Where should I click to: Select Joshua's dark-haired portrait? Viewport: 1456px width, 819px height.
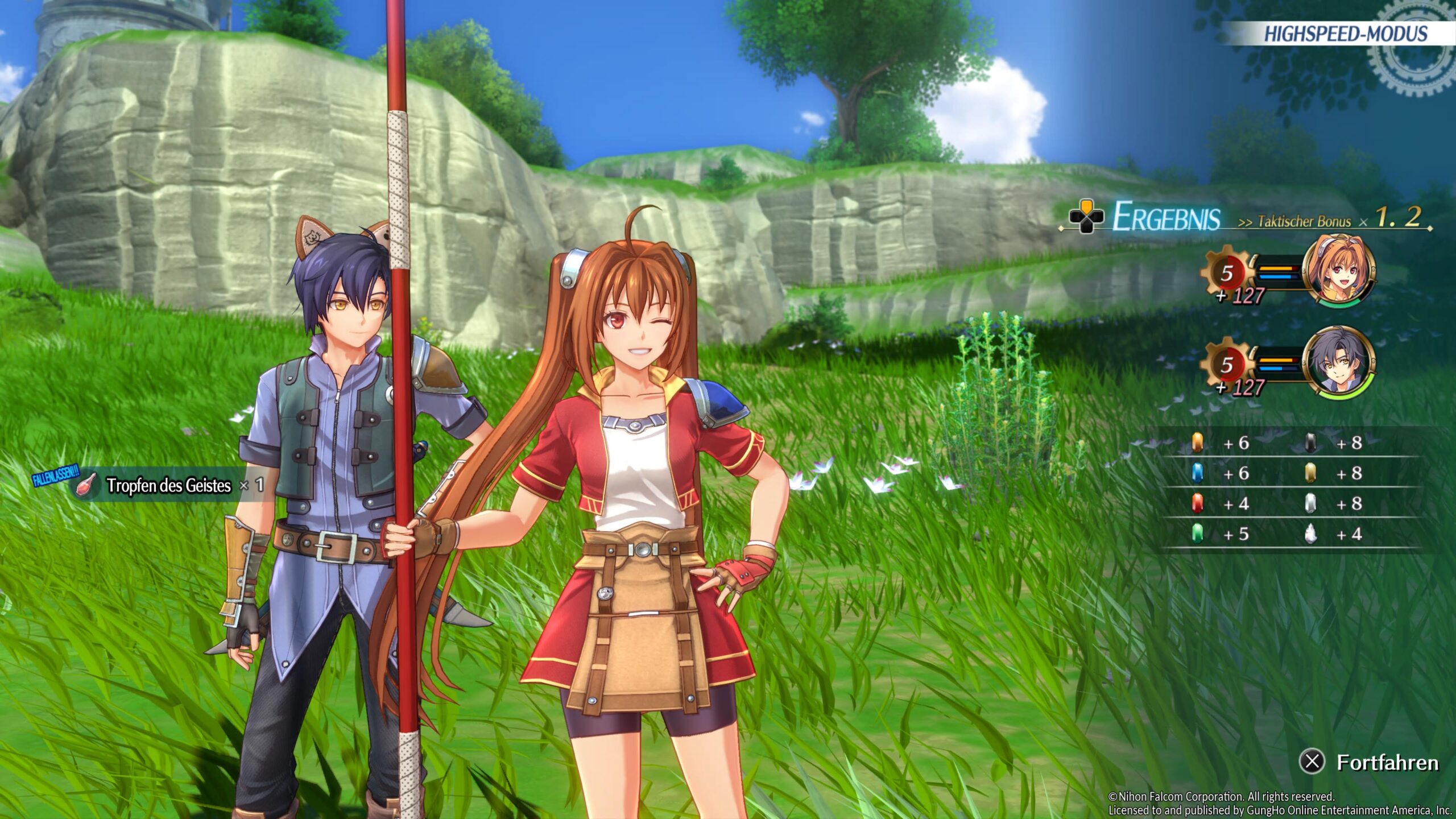coord(1338,361)
